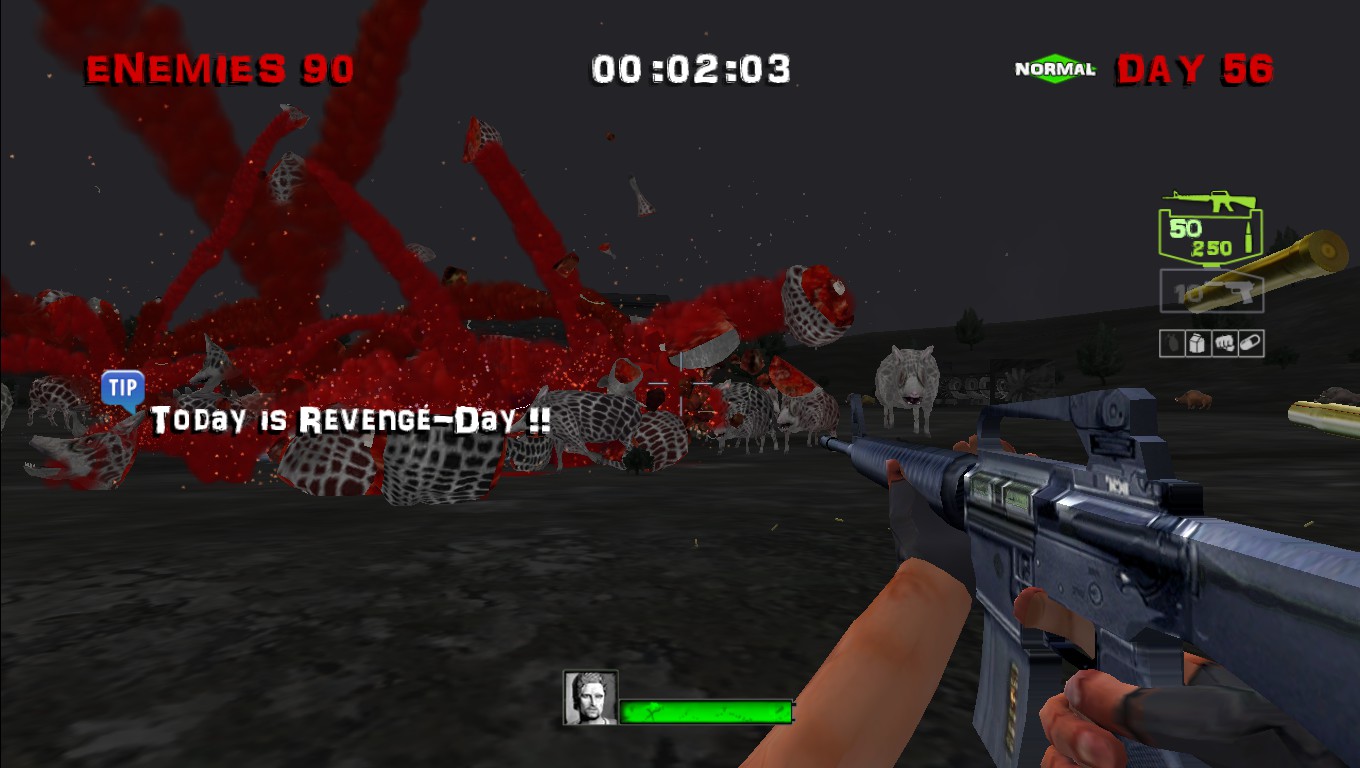Click the ENEMIES 90 counter label
The image size is (1360, 768).
(218, 69)
